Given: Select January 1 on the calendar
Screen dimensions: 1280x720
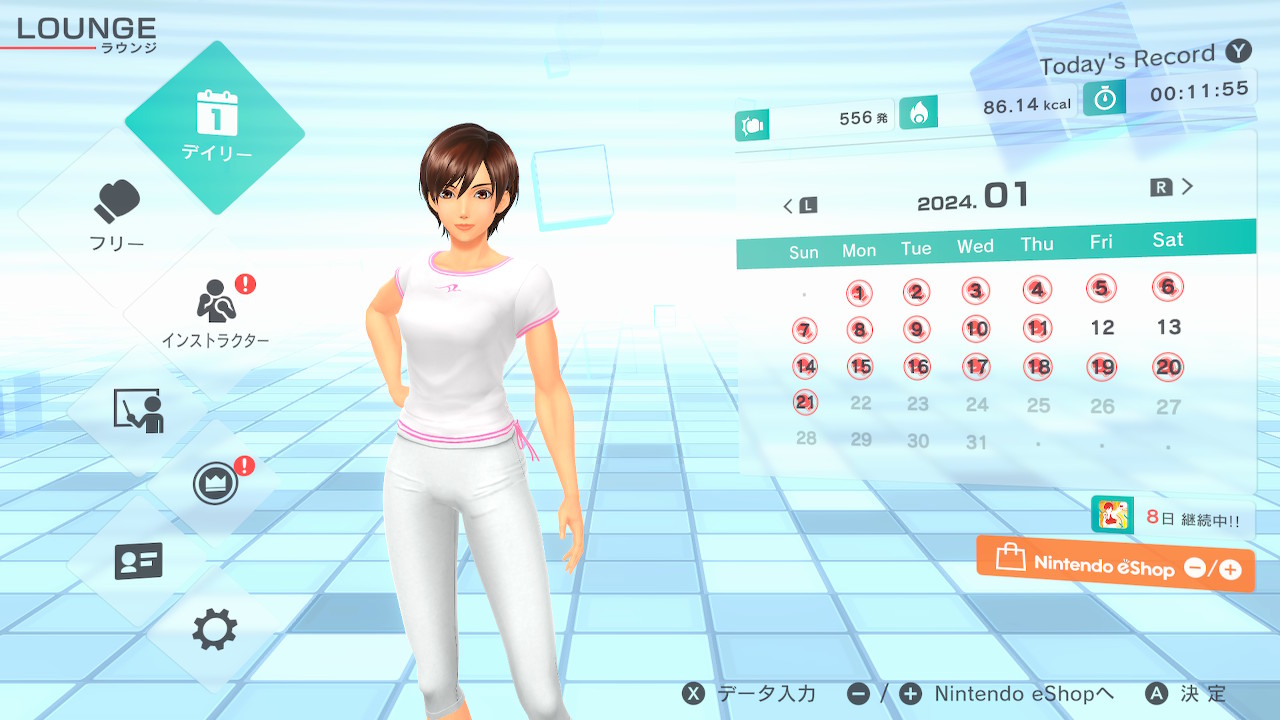Looking at the screenshot, I should click(x=859, y=293).
